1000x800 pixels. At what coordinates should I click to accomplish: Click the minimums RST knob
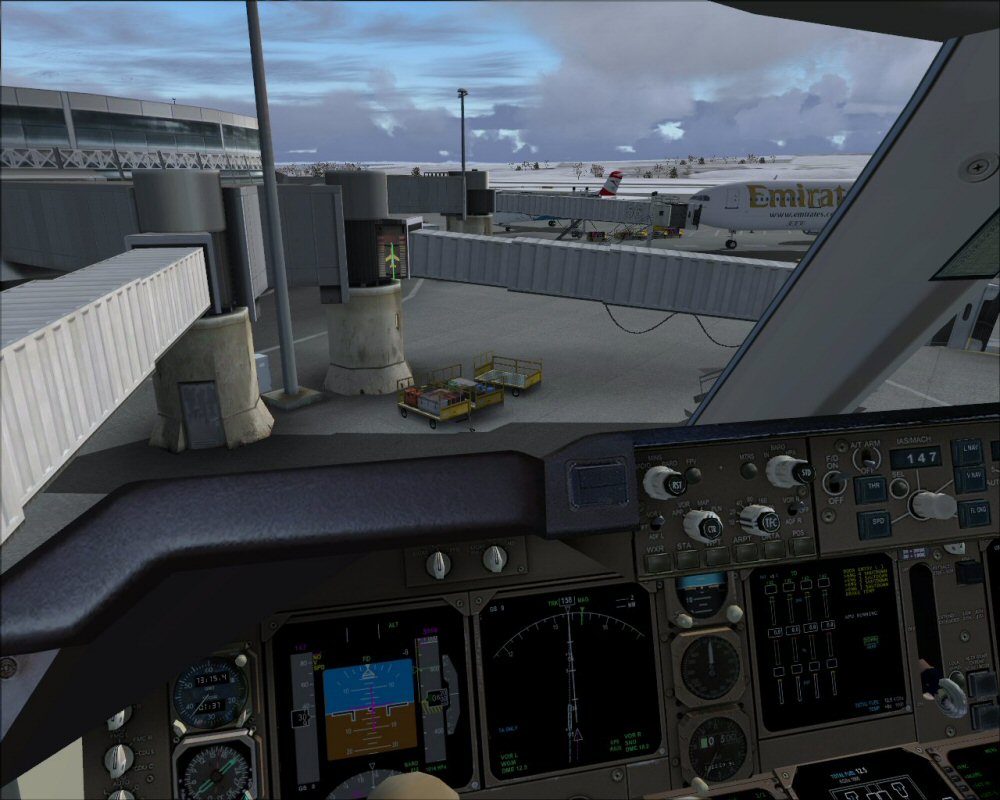[662, 483]
